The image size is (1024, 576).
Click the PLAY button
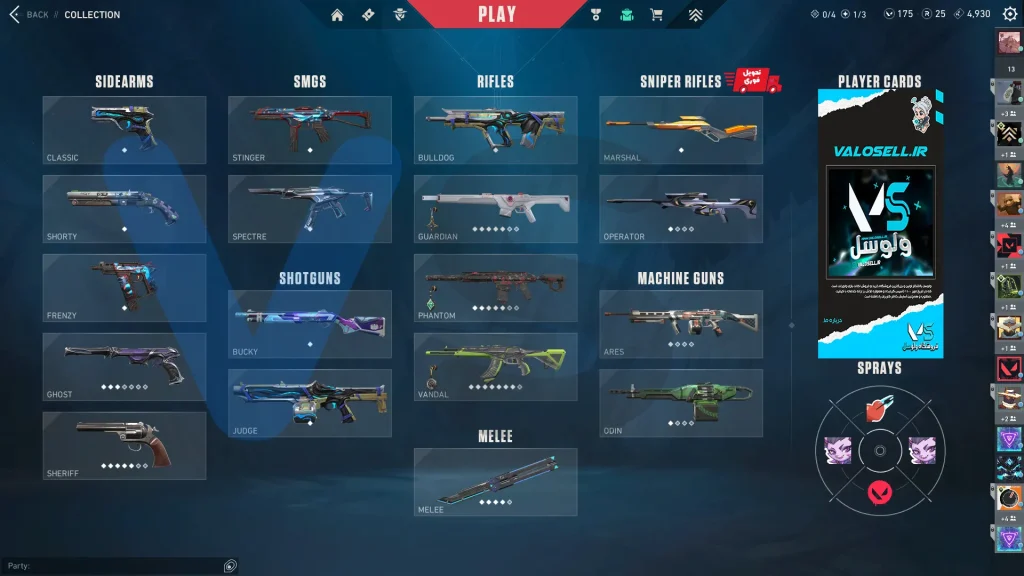pyautogui.click(x=497, y=14)
